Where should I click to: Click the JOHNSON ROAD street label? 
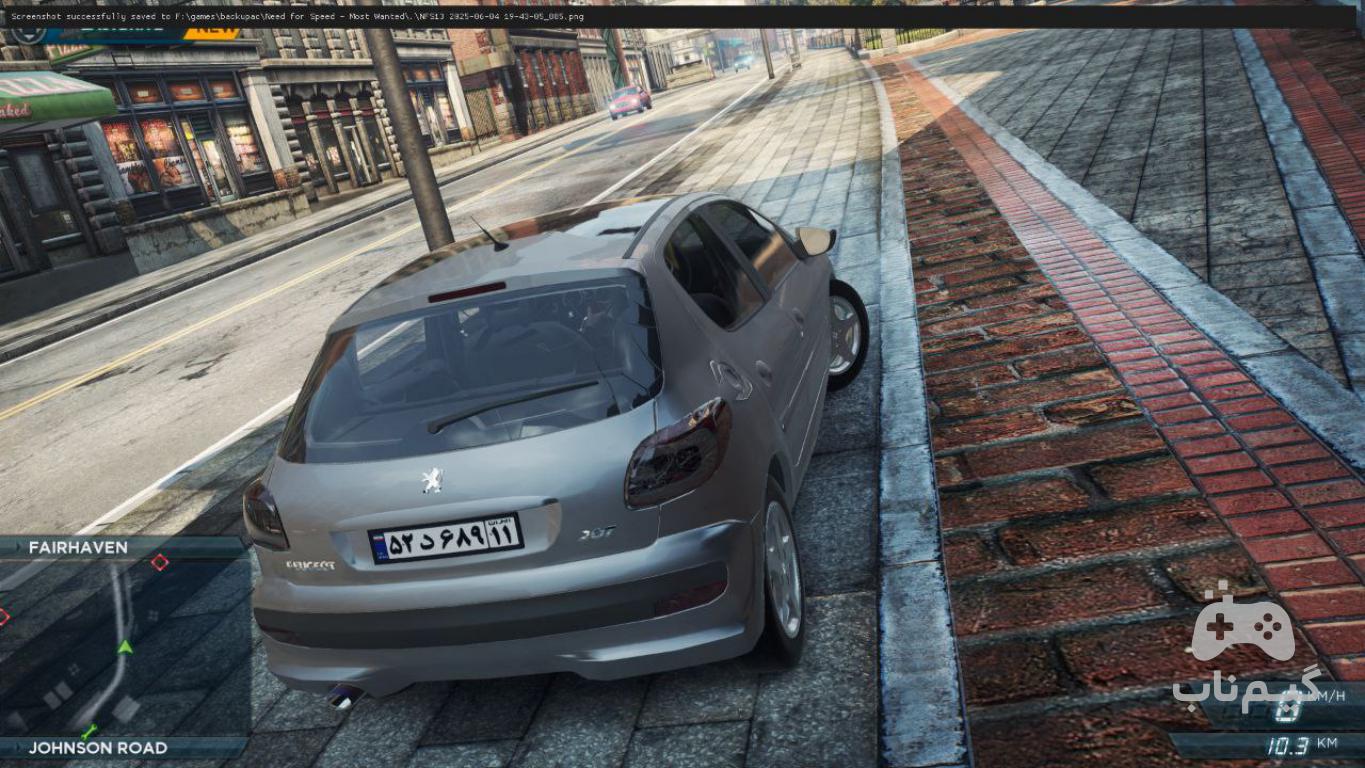tap(98, 748)
